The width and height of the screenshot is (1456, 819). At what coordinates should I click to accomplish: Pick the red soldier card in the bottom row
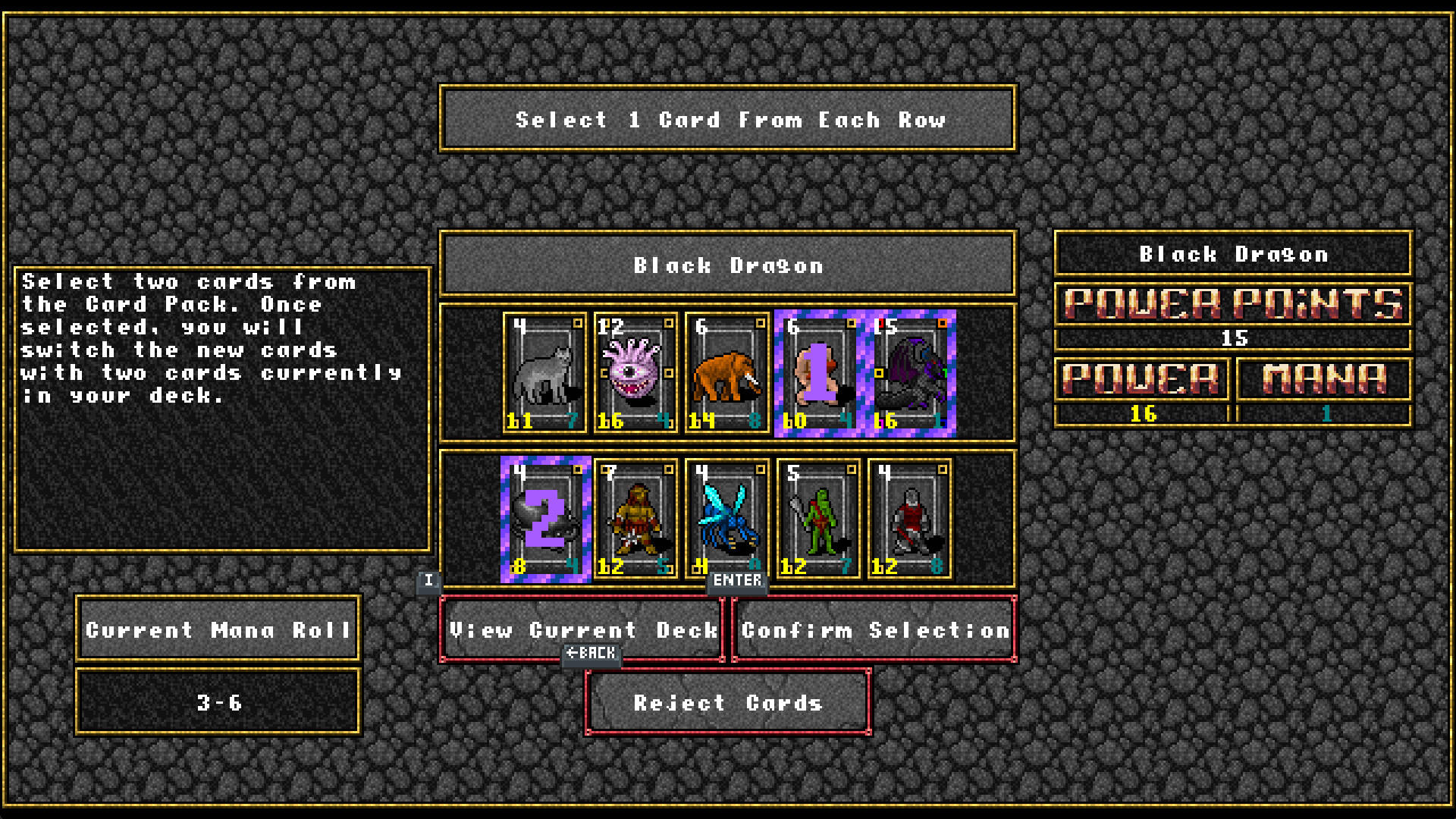coord(908,519)
